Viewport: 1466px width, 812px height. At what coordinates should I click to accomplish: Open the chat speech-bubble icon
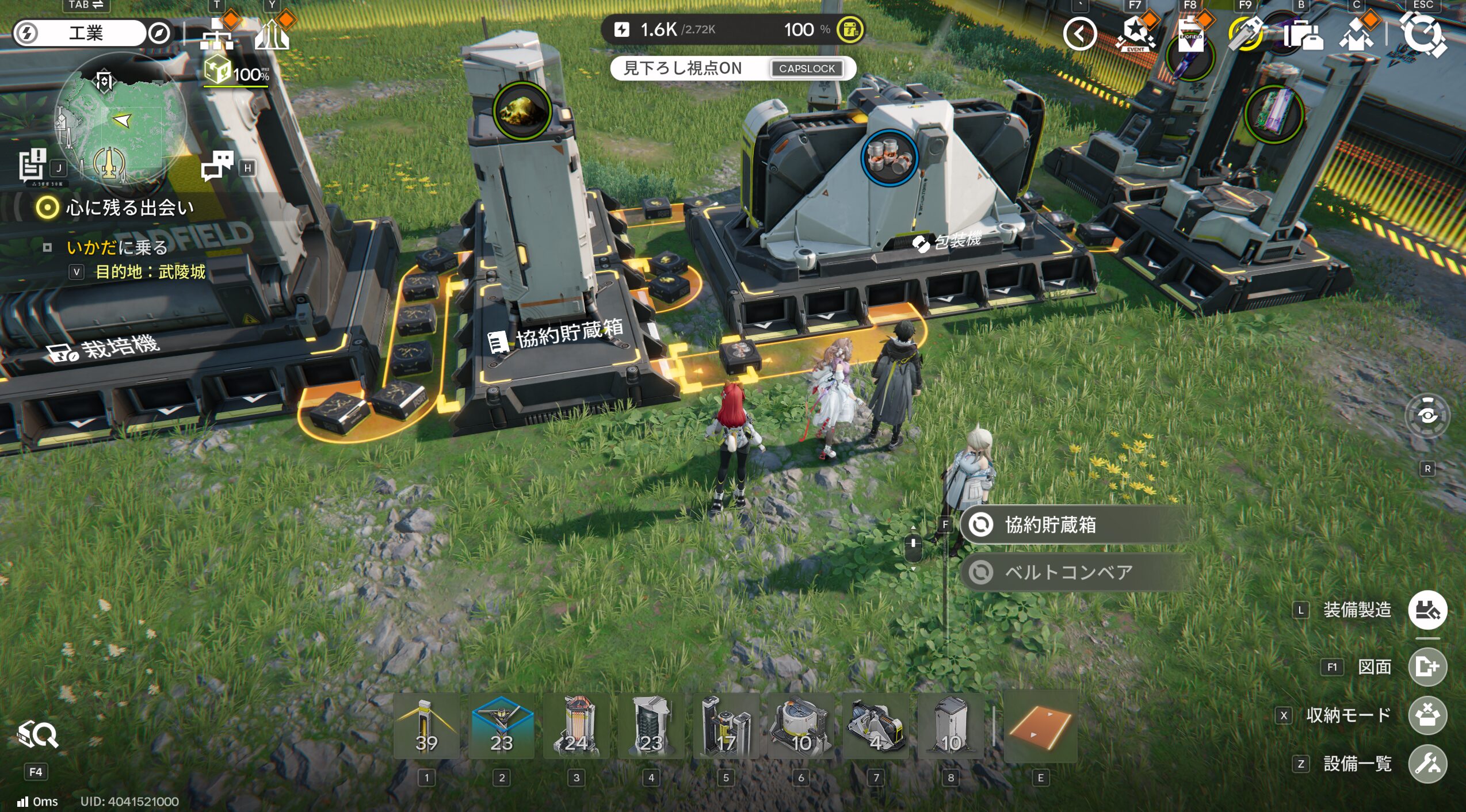click(x=217, y=166)
